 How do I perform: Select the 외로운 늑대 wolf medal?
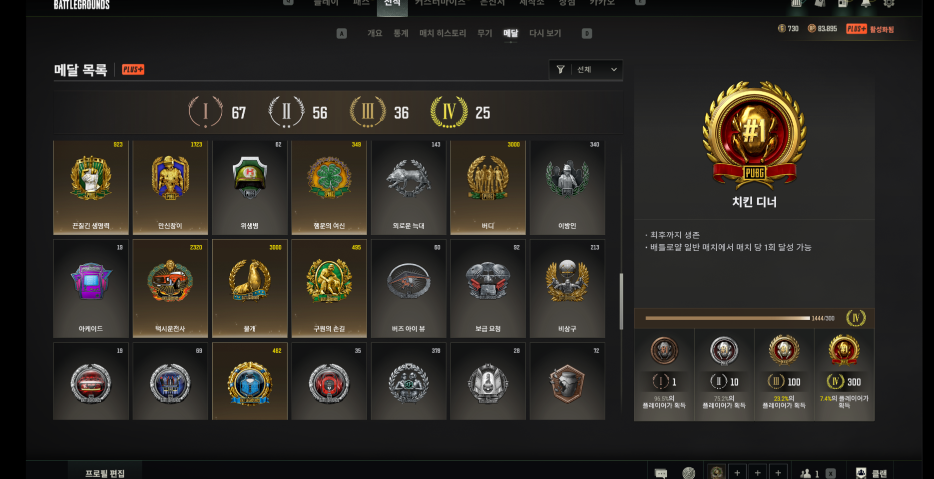pyautogui.click(x=408, y=187)
